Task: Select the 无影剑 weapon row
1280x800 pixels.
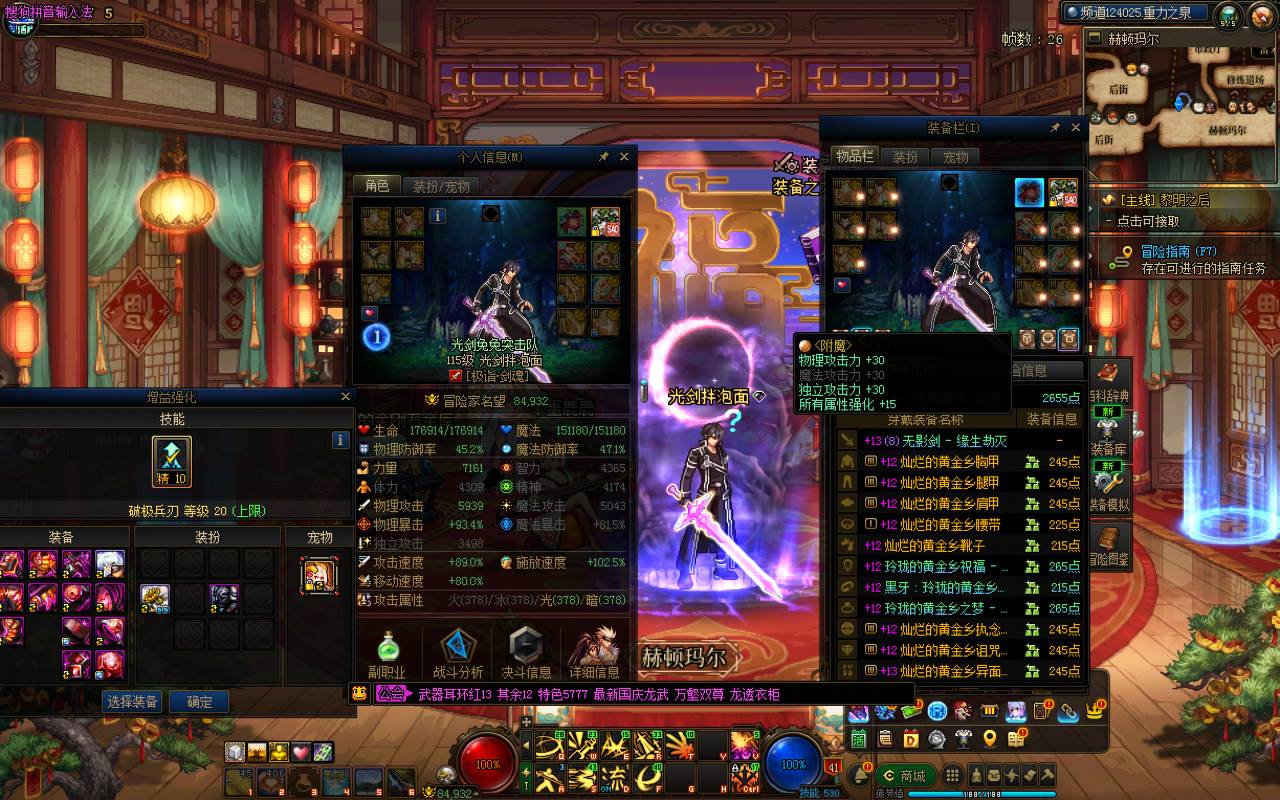Action: (x=960, y=441)
